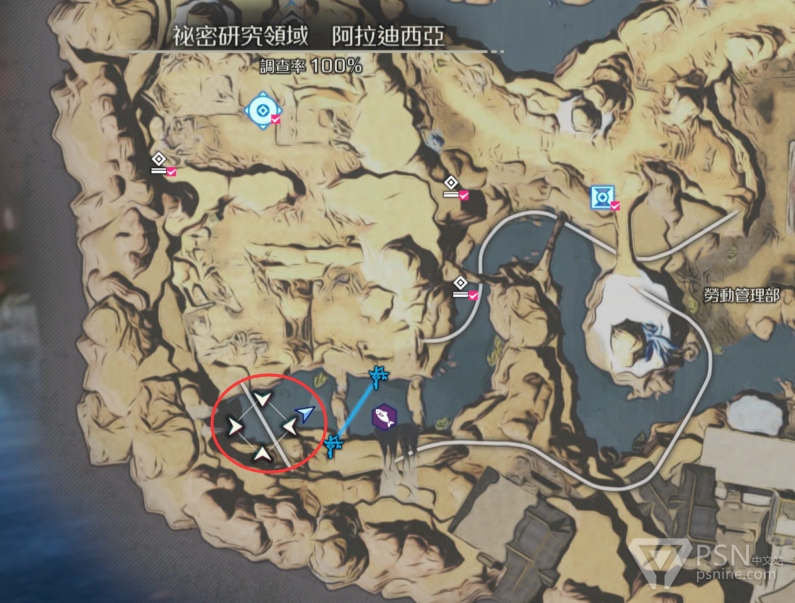This screenshot has width=795, height=603.
Task: Click the purple fishing spot marker
Action: [381, 417]
